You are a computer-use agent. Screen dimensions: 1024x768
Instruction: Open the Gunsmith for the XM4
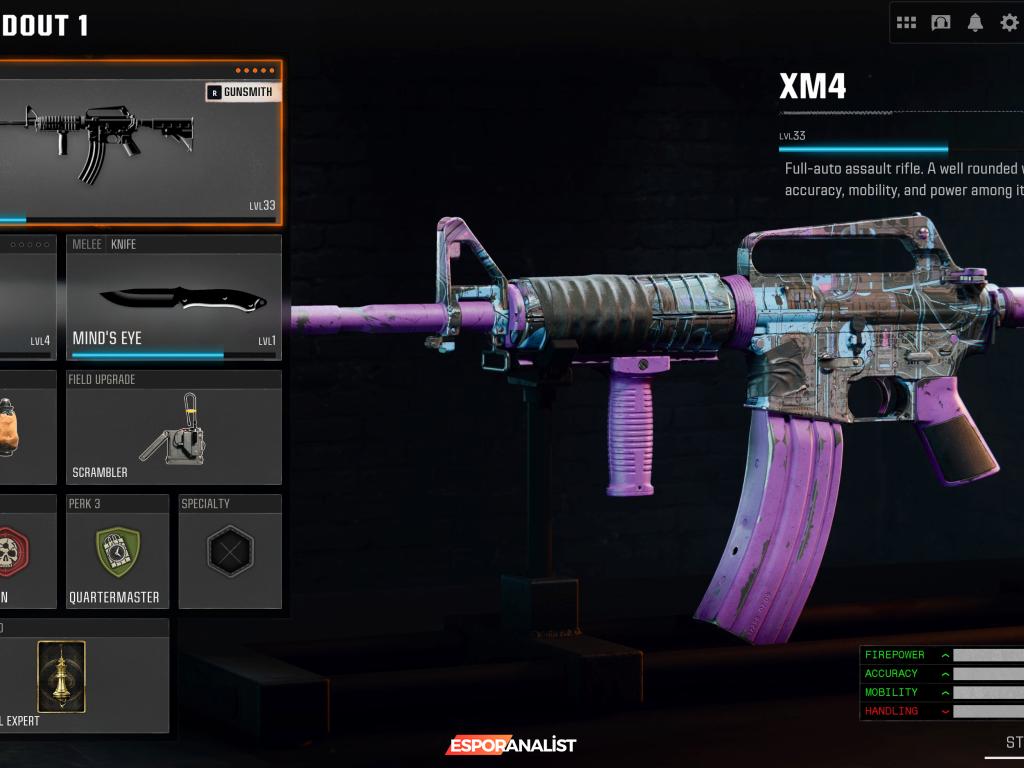pos(239,92)
